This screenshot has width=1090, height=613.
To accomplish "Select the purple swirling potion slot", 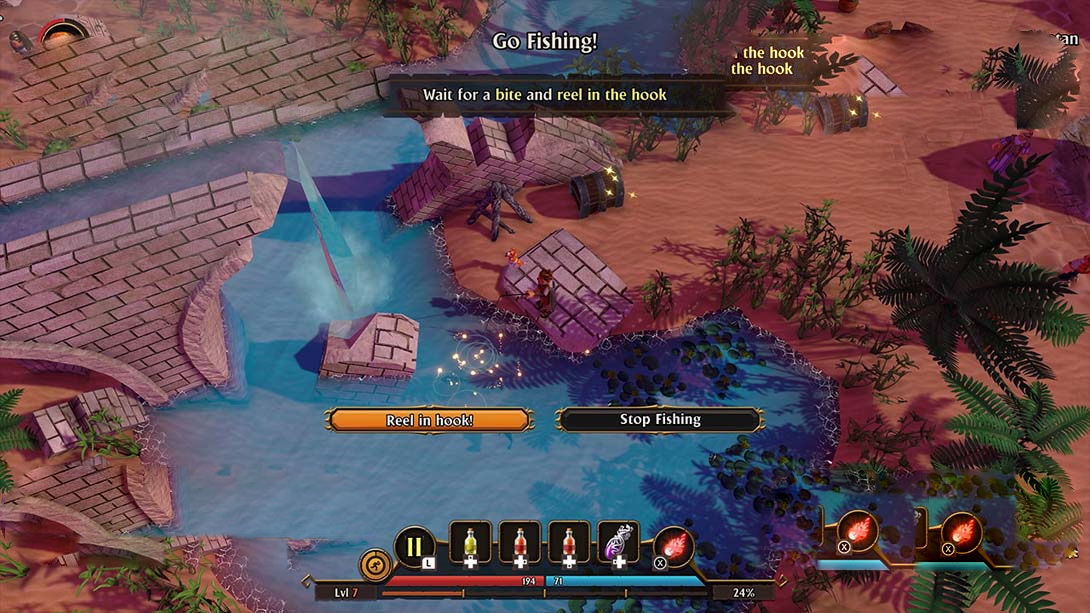I will point(618,543).
